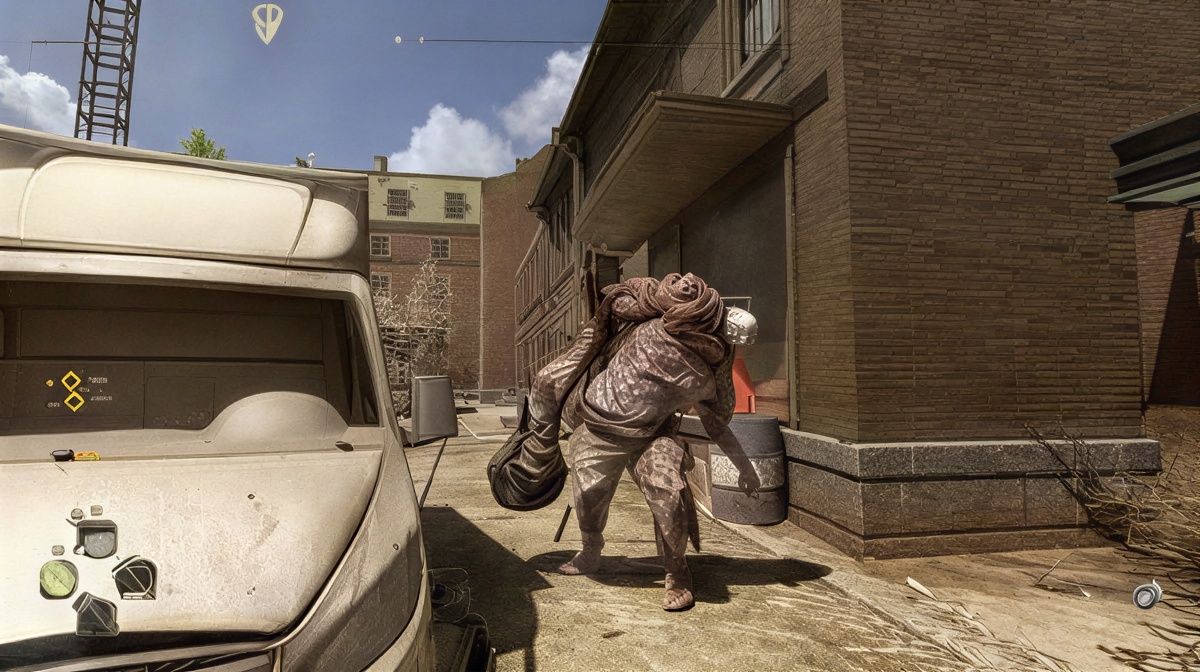Select the right slot of the quick-slot wheel
This screenshot has height=672, width=1200.
click(135, 577)
